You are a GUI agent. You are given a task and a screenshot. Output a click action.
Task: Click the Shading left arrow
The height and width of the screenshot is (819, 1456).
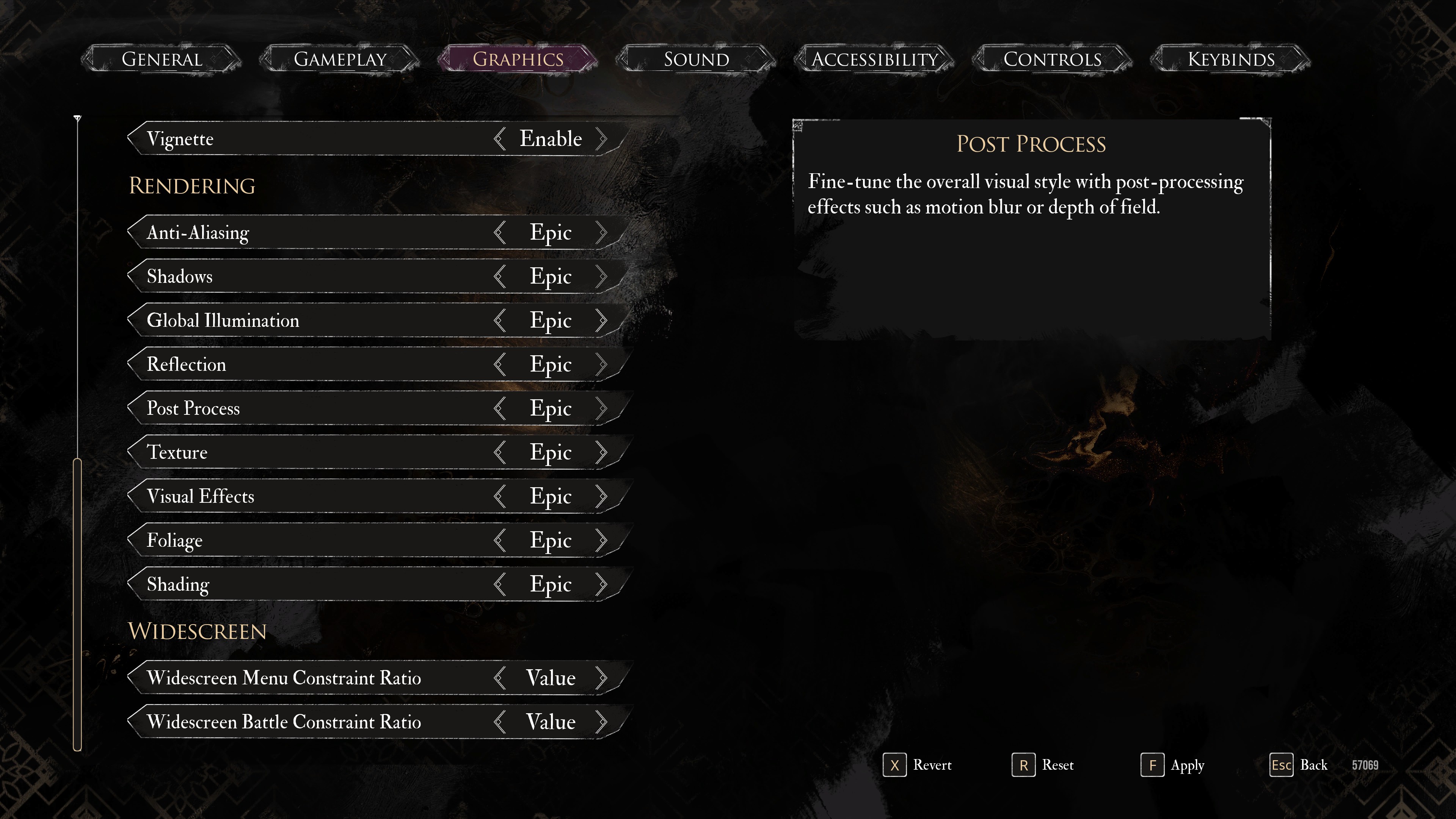(x=500, y=584)
